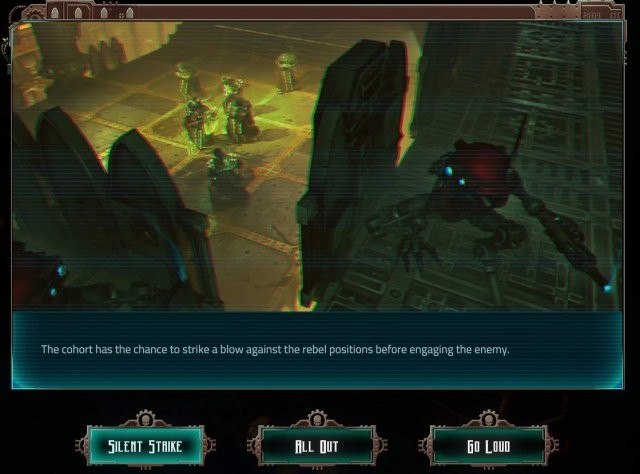
Task: Choose the Silent Strike option
Action: (x=145, y=446)
